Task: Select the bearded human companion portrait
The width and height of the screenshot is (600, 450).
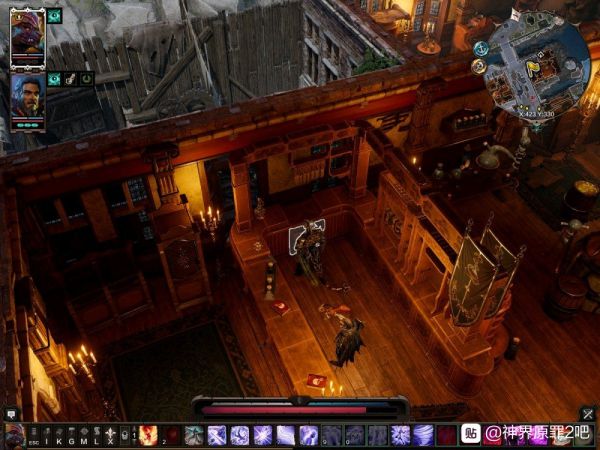Action: click(27, 98)
